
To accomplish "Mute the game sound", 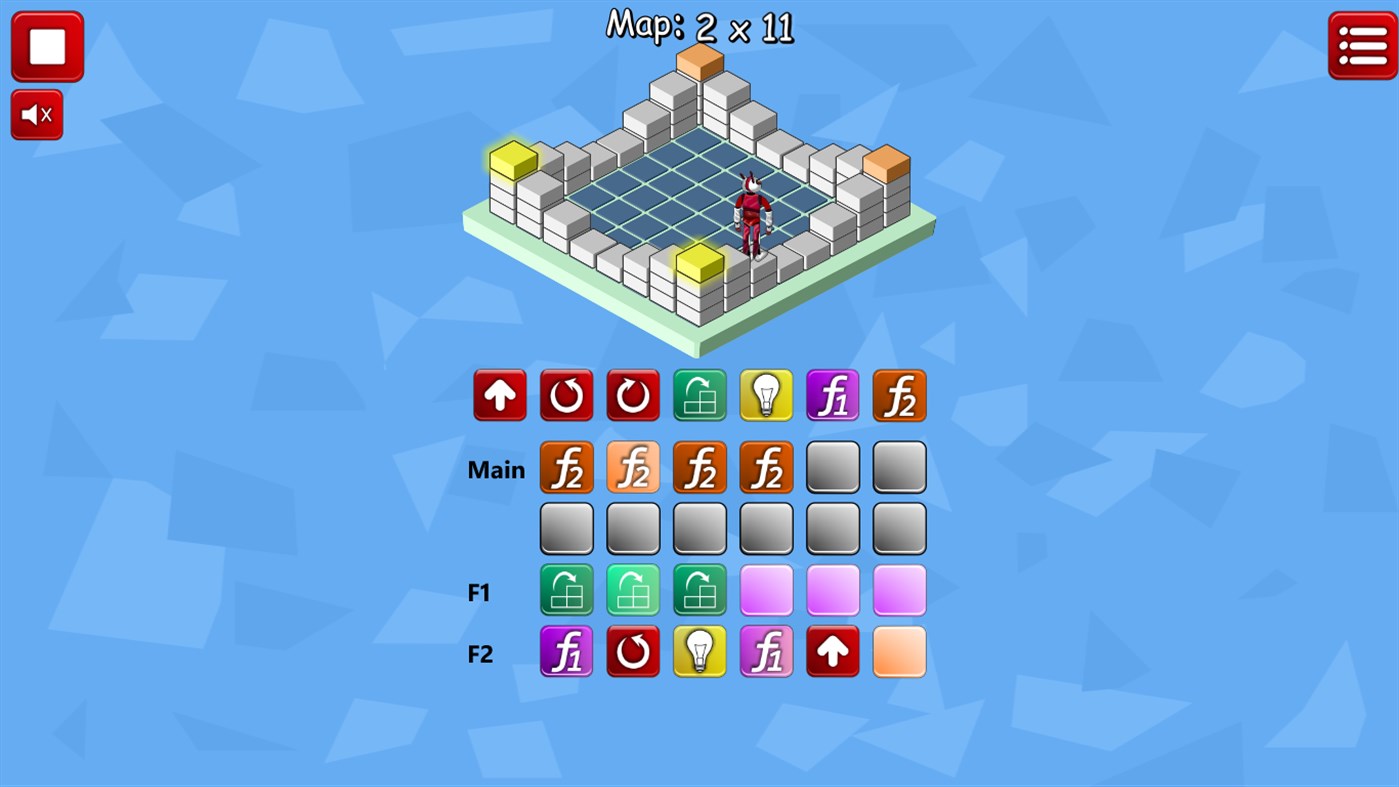I will 36,113.
